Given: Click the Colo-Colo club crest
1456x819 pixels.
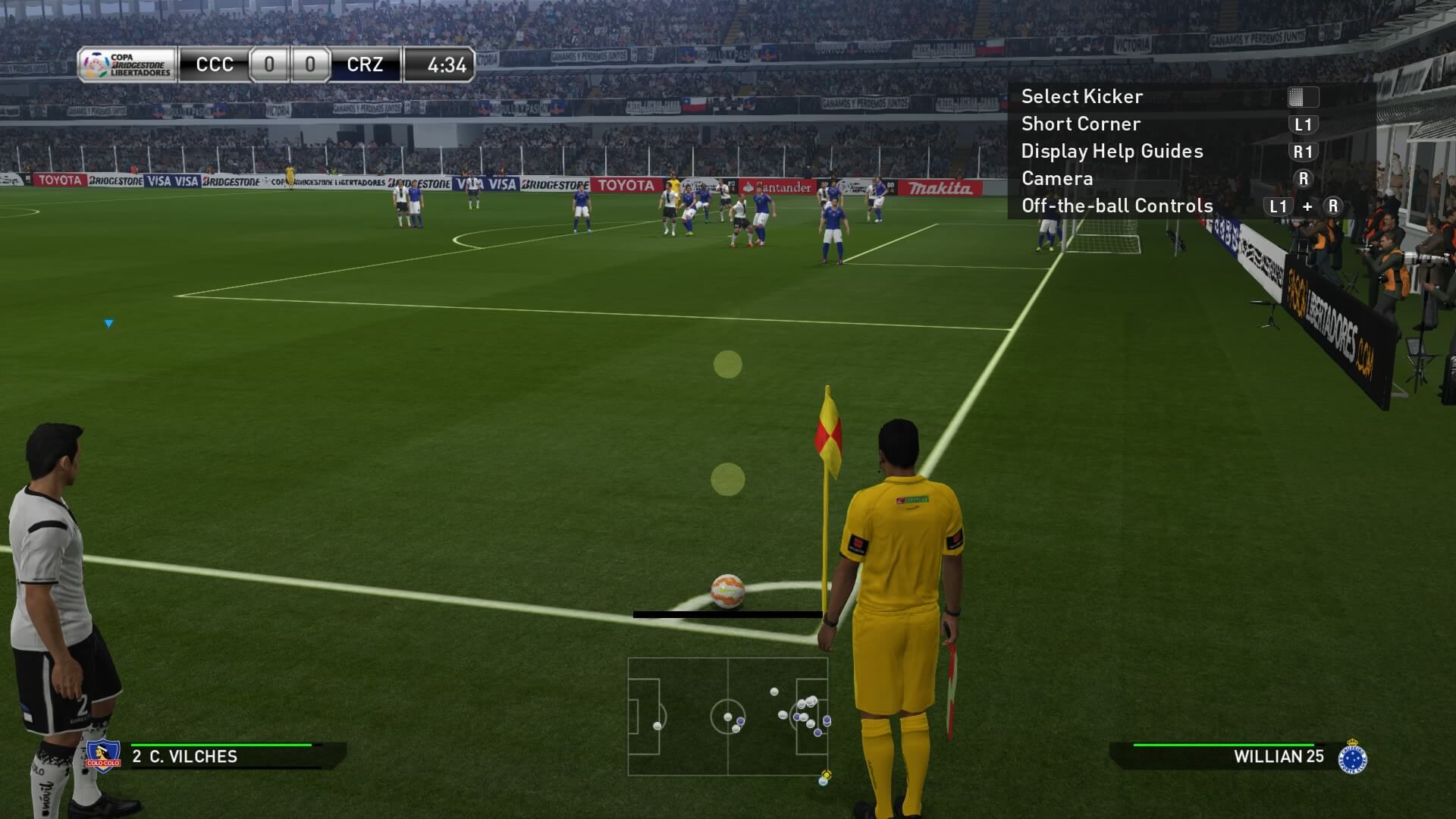Looking at the screenshot, I should (x=103, y=756).
